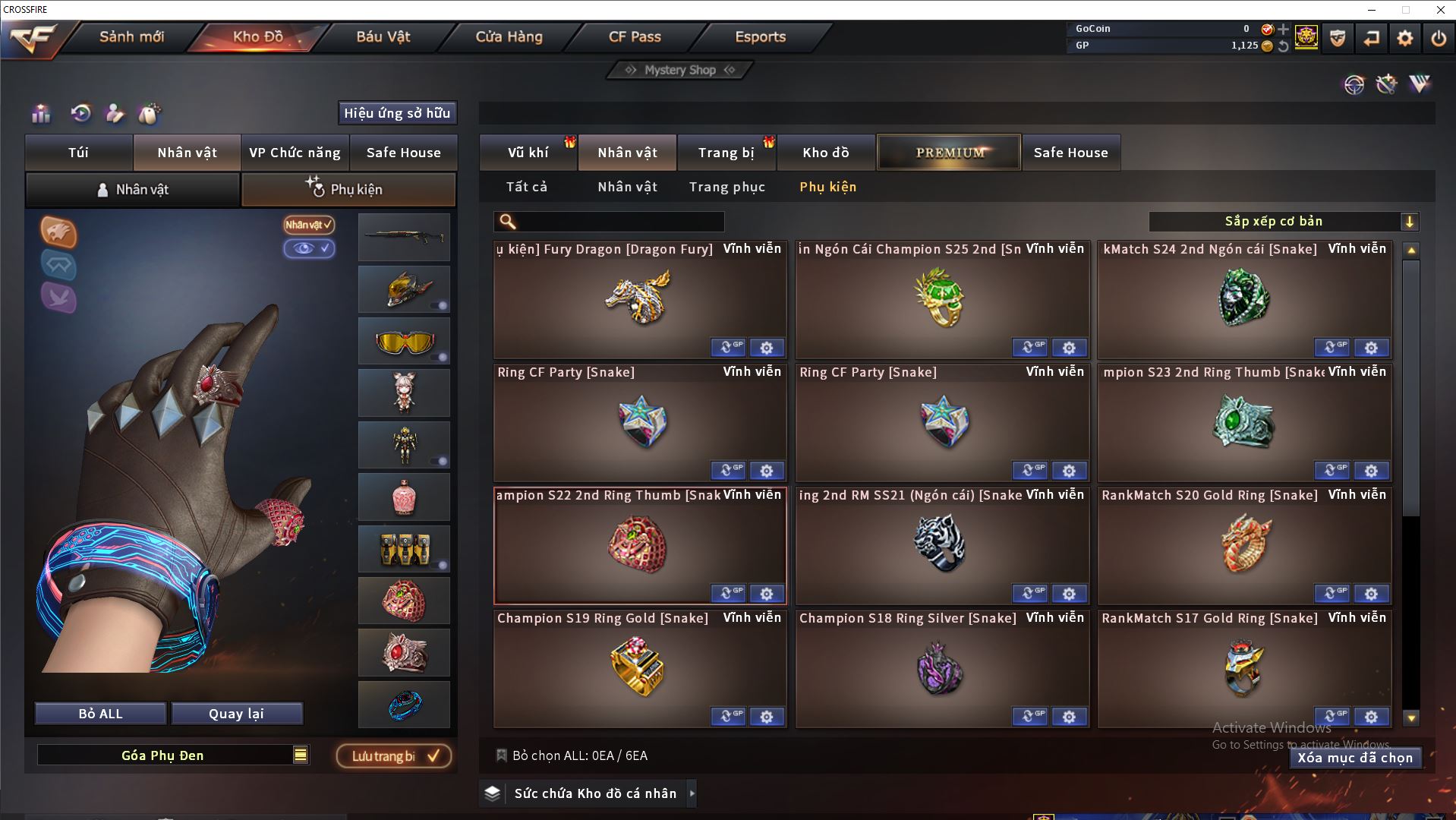
Task: Select the Fury Dragon accessory item
Action: tap(639, 300)
